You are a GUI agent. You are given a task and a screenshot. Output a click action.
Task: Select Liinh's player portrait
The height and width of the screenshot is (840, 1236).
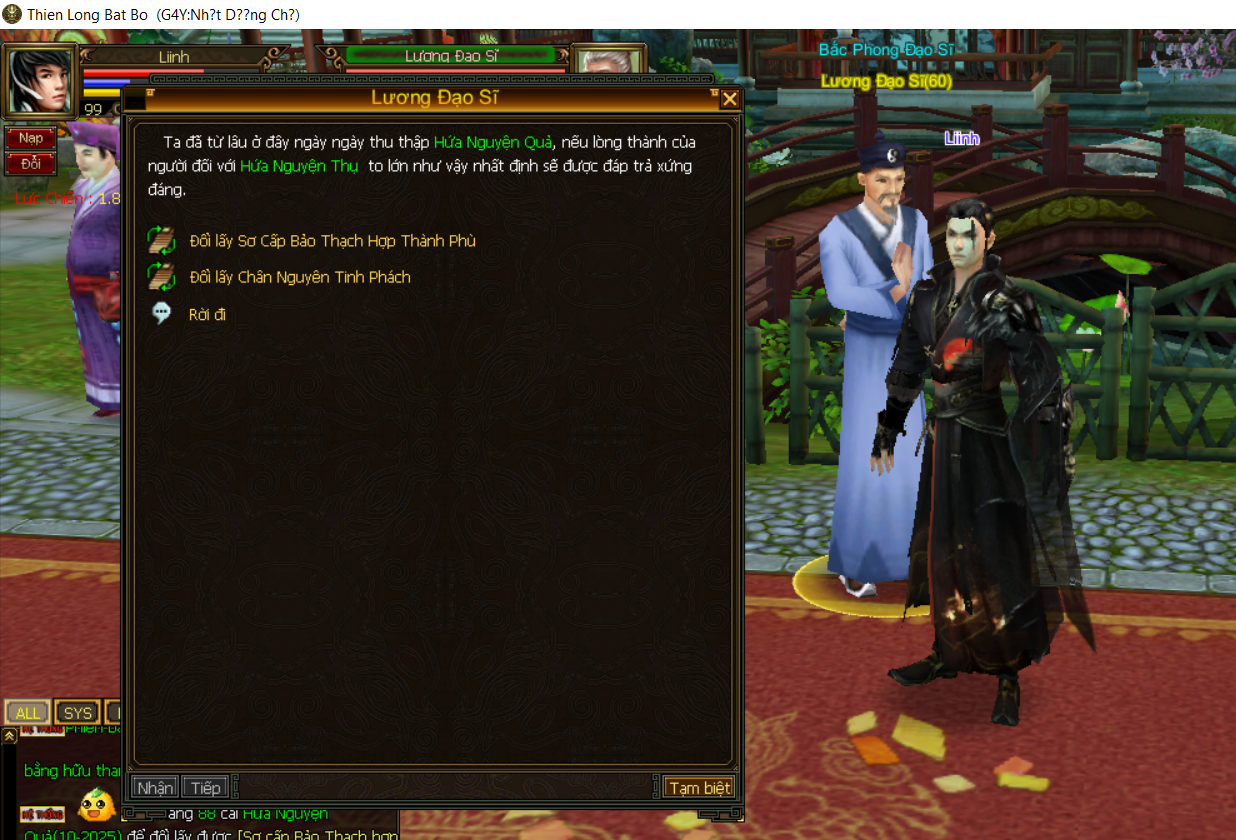(40, 81)
